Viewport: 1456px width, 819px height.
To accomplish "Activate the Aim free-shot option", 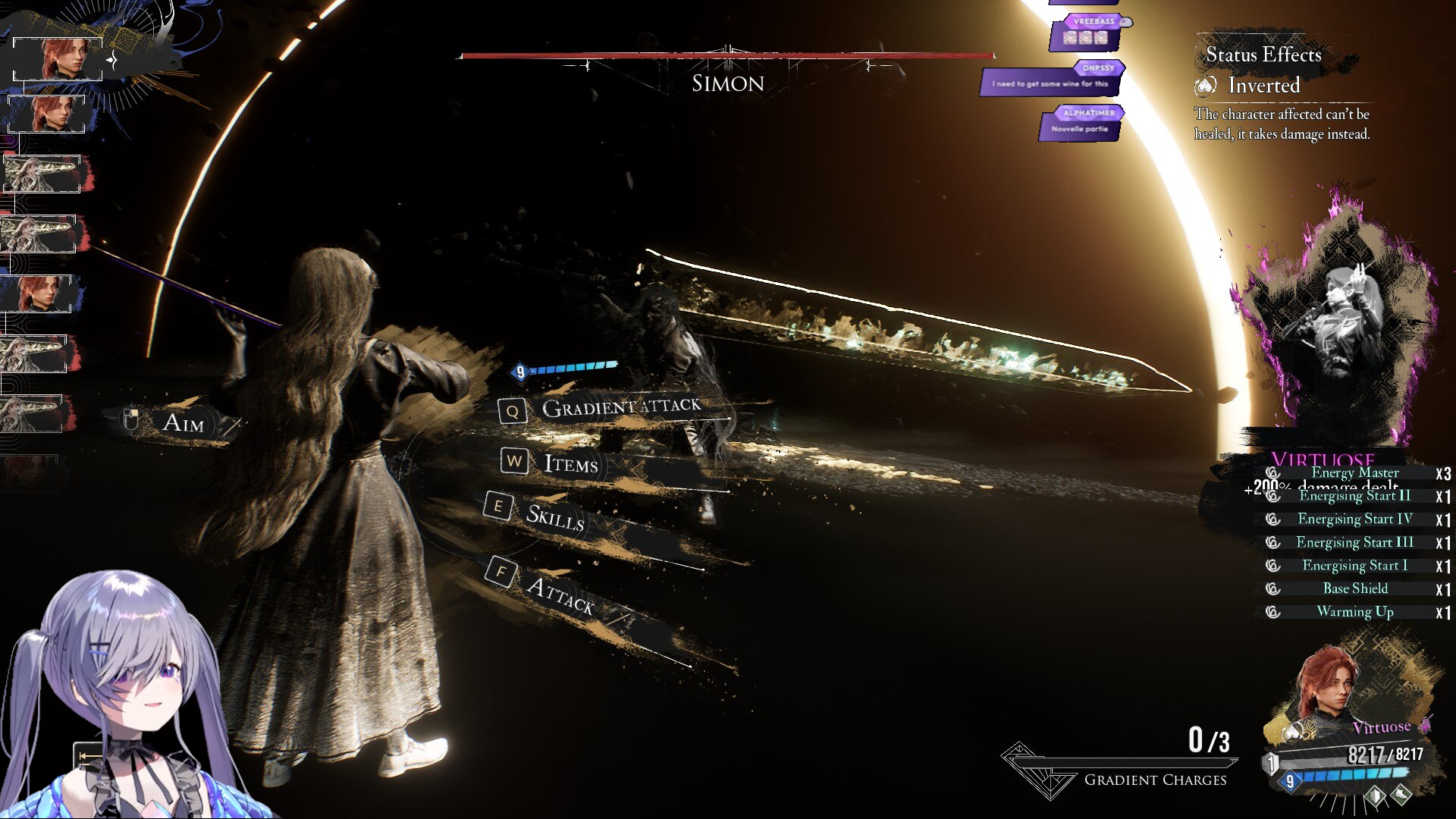I will coord(183,422).
